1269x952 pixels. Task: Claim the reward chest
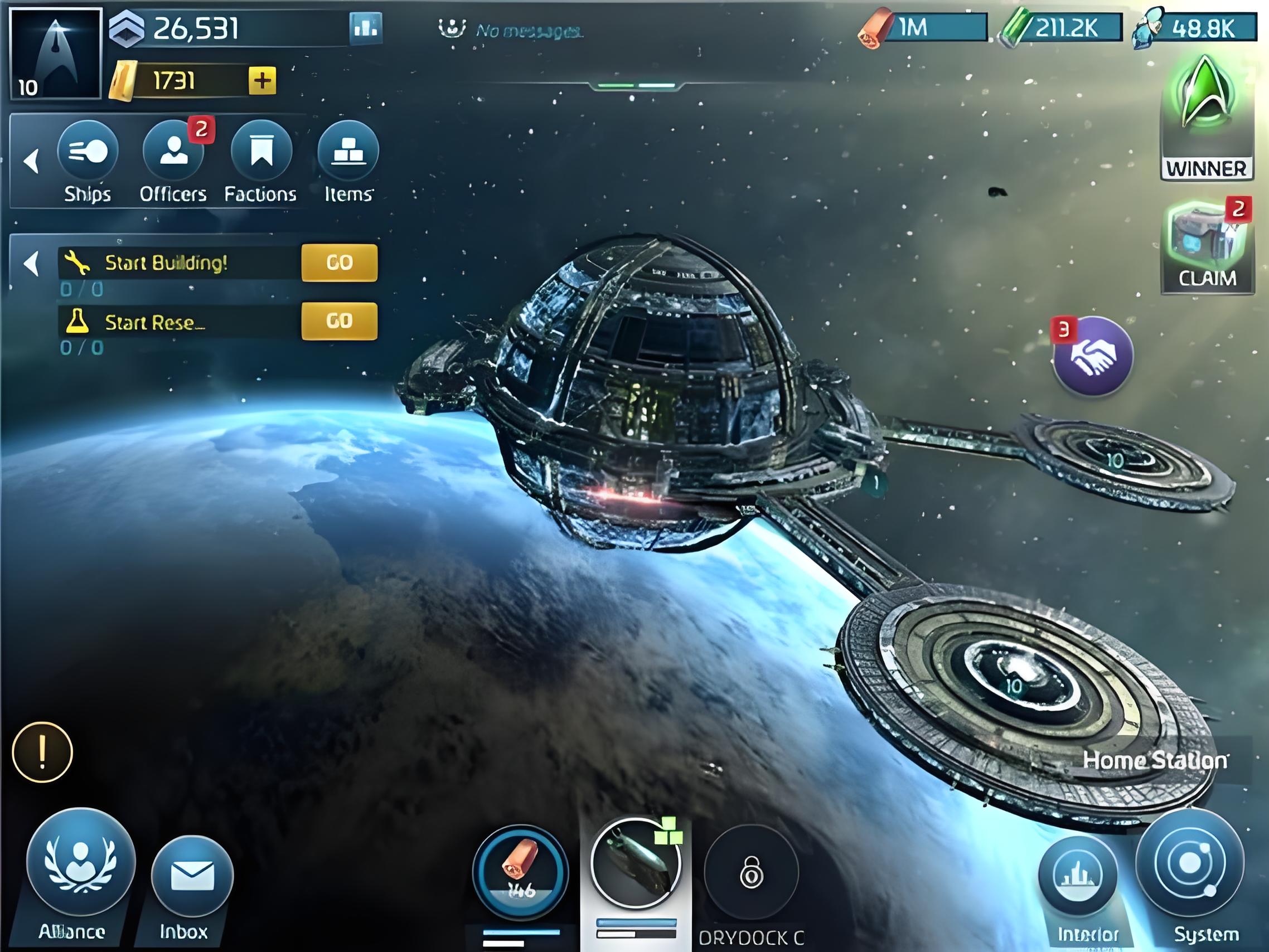(x=1206, y=246)
